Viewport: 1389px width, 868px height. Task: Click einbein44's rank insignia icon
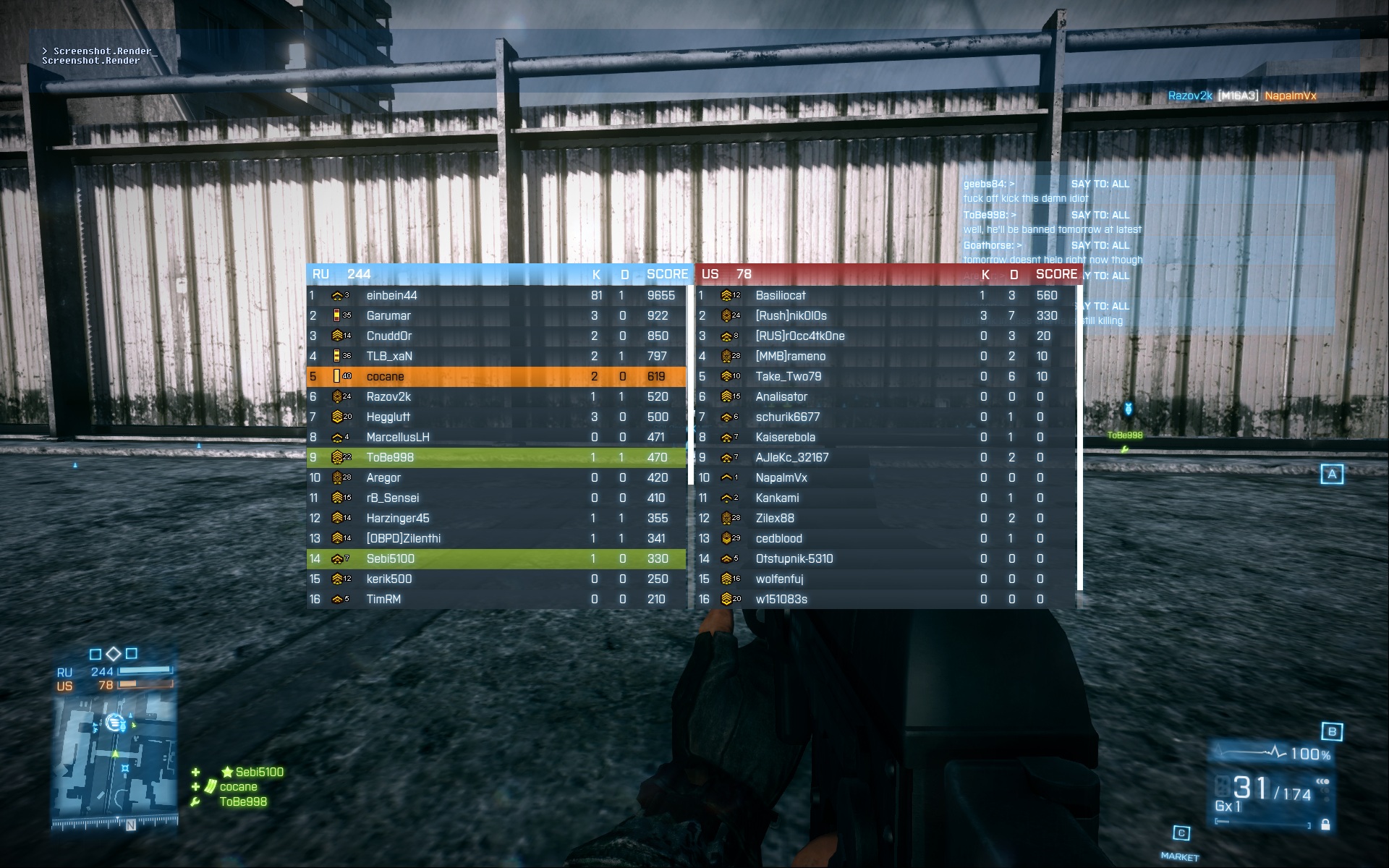coord(339,295)
